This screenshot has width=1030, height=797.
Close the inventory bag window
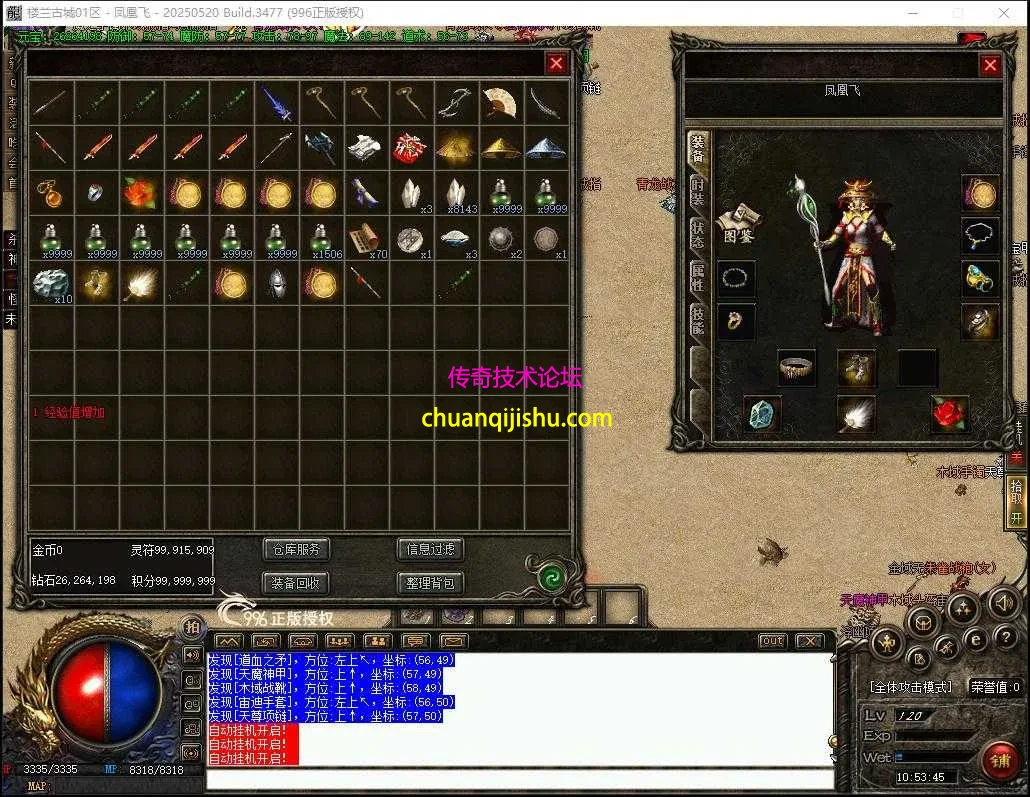coord(557,64)
